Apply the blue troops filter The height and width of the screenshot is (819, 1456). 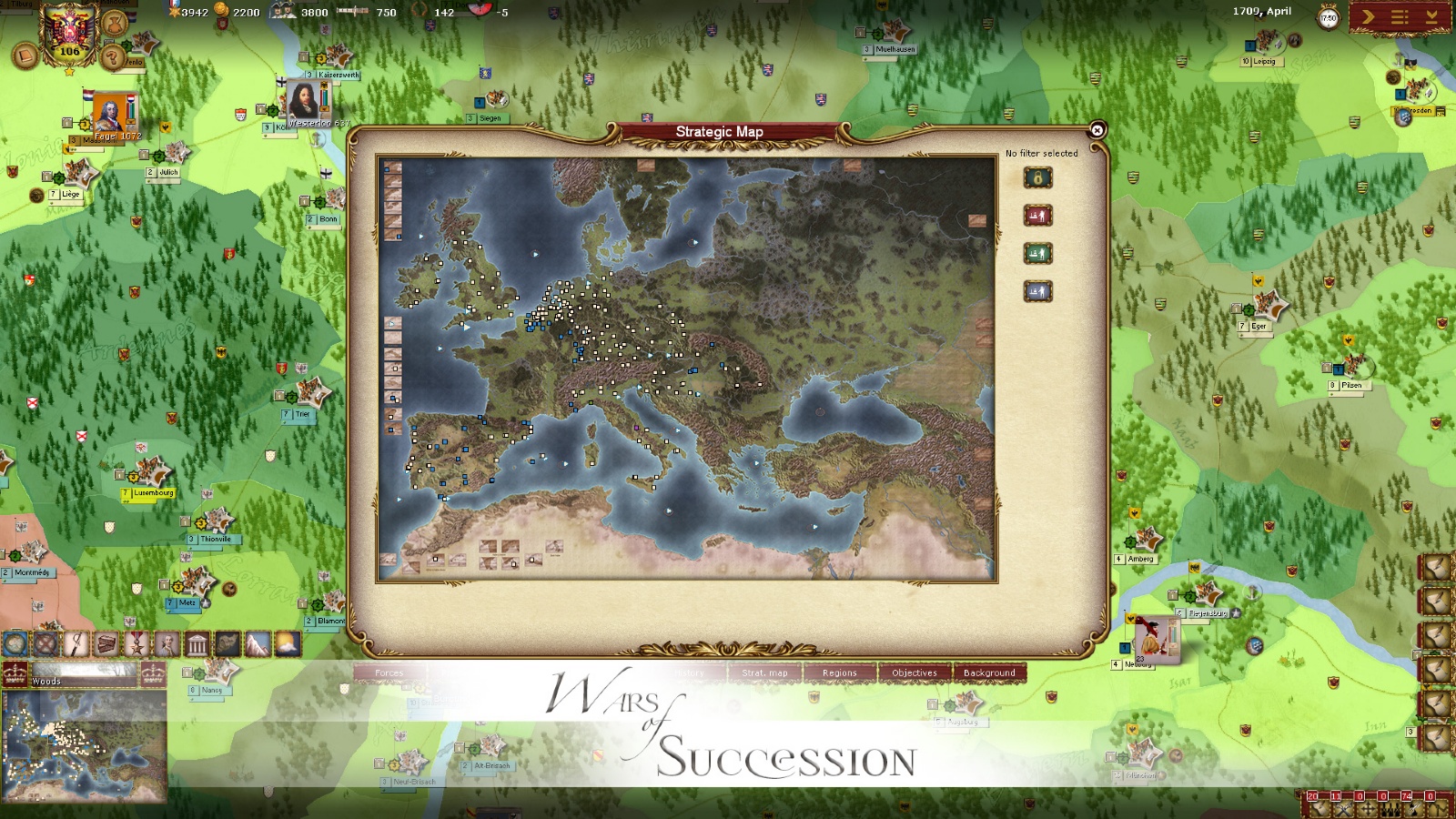(1037, 292)
